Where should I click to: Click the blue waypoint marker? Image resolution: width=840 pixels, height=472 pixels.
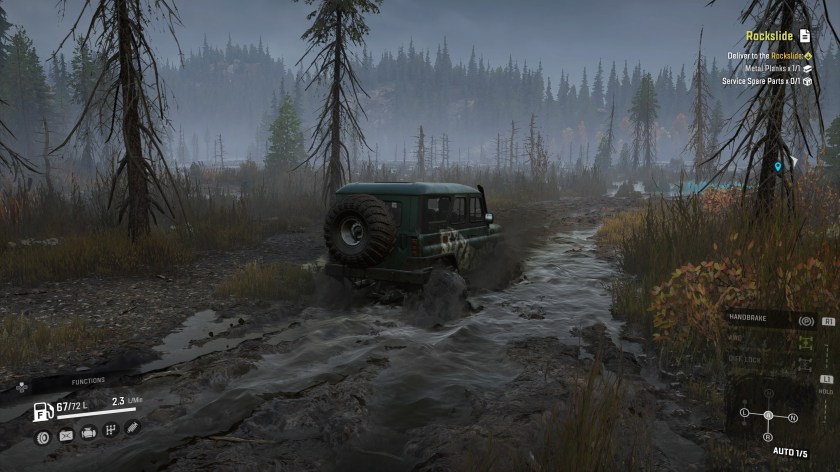[x=777, y=166]
